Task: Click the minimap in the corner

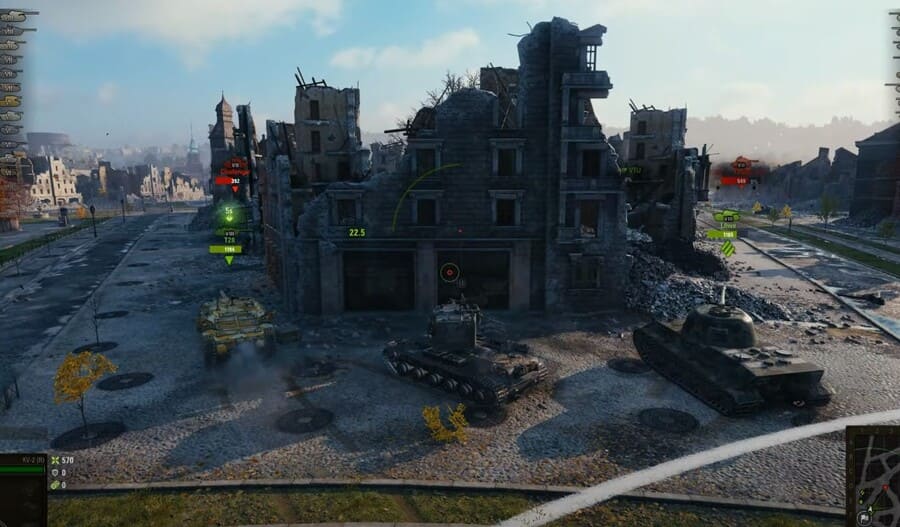Action: point(872,476)
